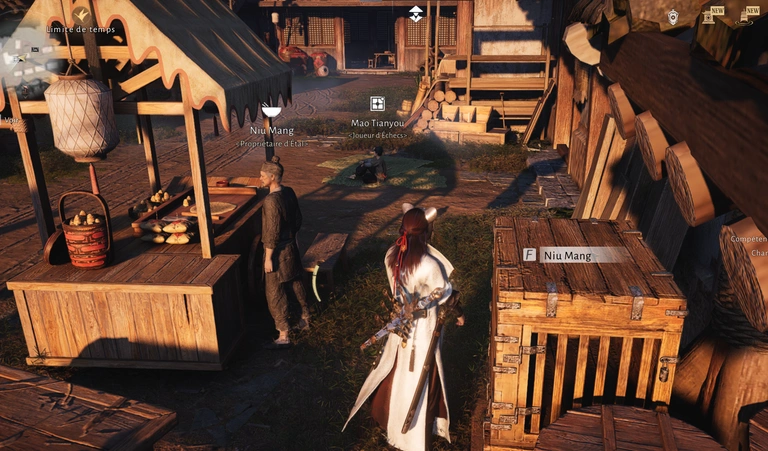The height and width of the screenshot is (451, 768).
Task: Select the Niu Mang interaction prompt
Action: (576, 255)
